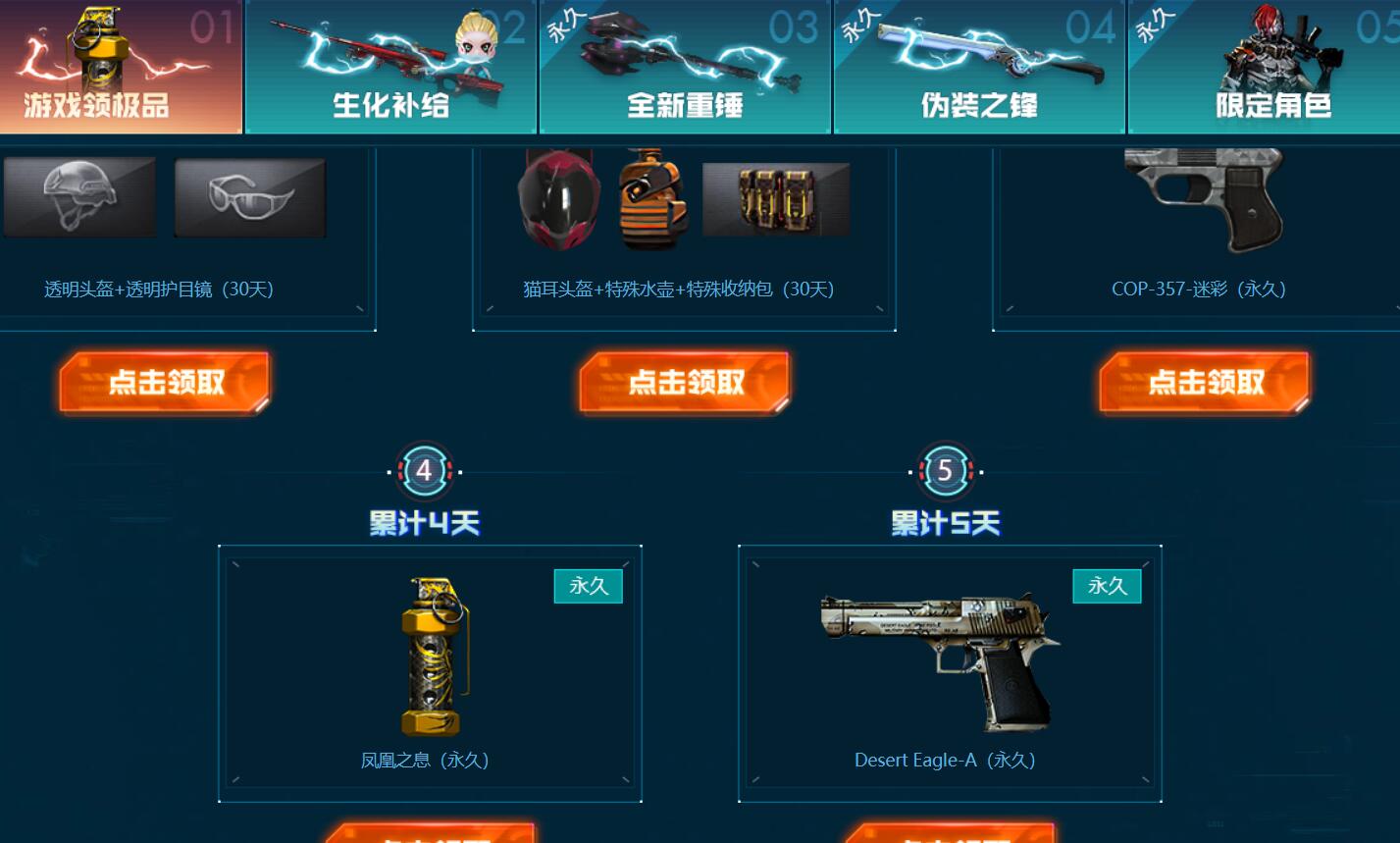Image resolution: width=1400 pixels, height=843 pixels.
Task: Click the day 4 progress badge
Action: (423, 469)
